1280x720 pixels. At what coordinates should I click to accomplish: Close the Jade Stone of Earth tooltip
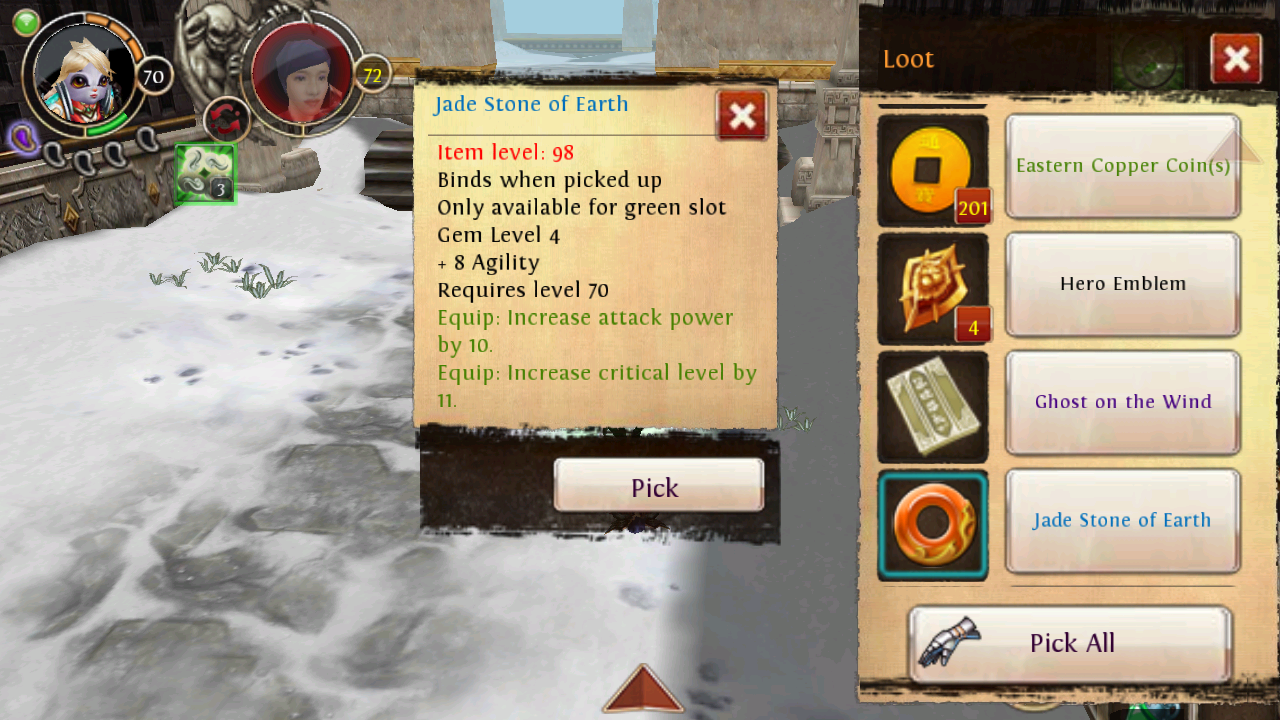click(x=741, y=116)
